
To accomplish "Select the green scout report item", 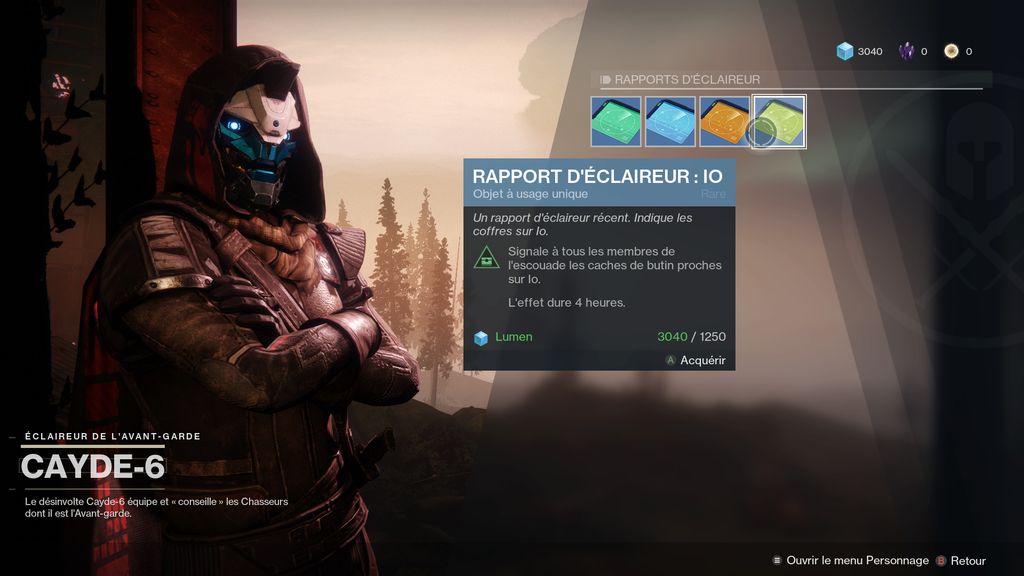I will (616, 121).
